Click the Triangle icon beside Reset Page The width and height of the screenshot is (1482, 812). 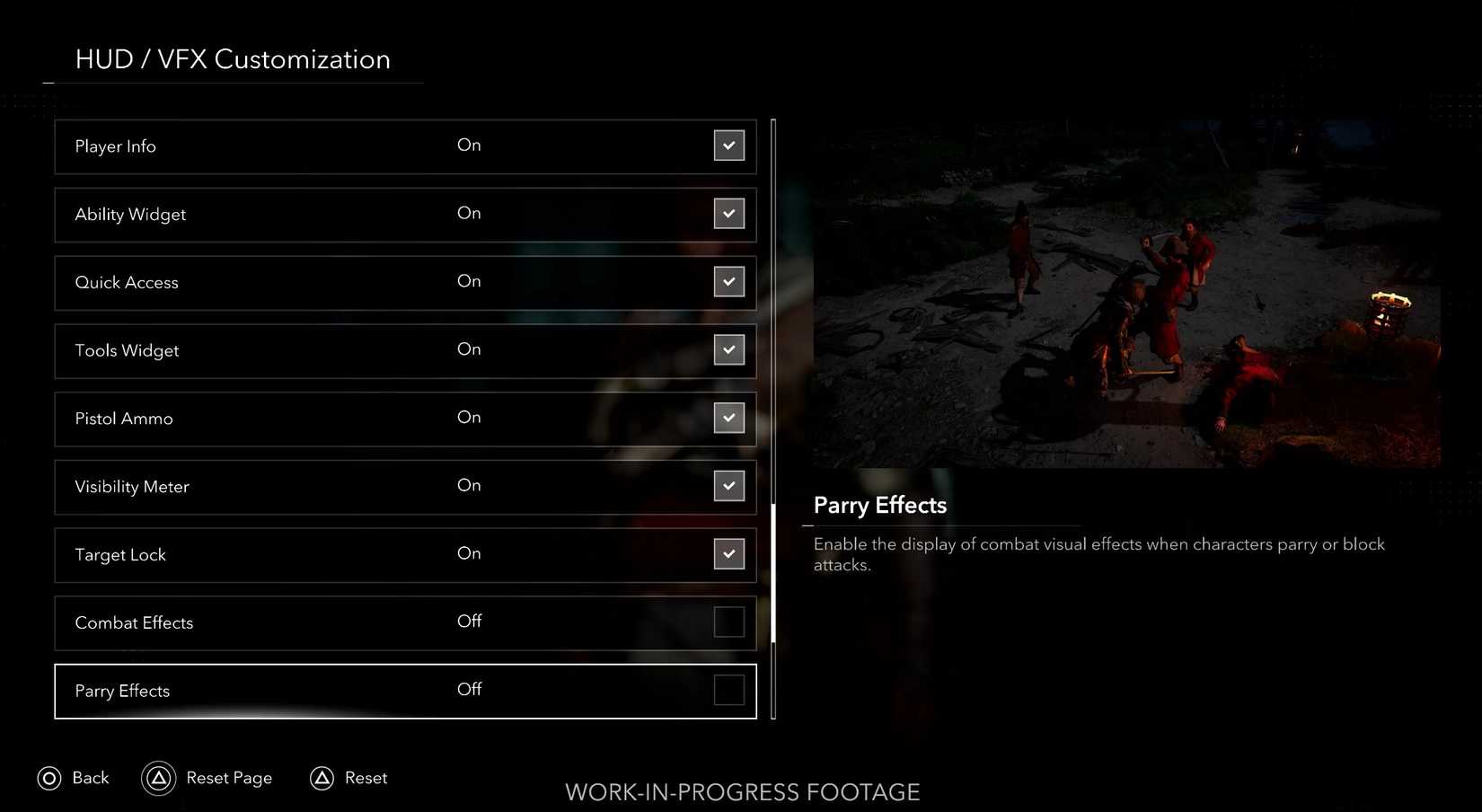pyautogui.click(x=159, y=778)
